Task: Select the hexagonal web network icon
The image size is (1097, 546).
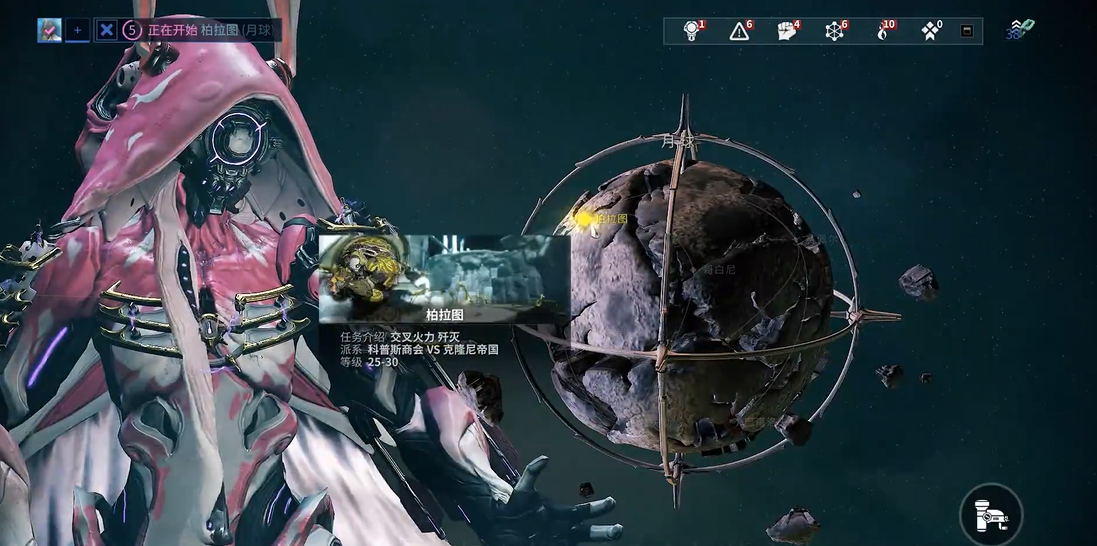Action: point(835,31)
